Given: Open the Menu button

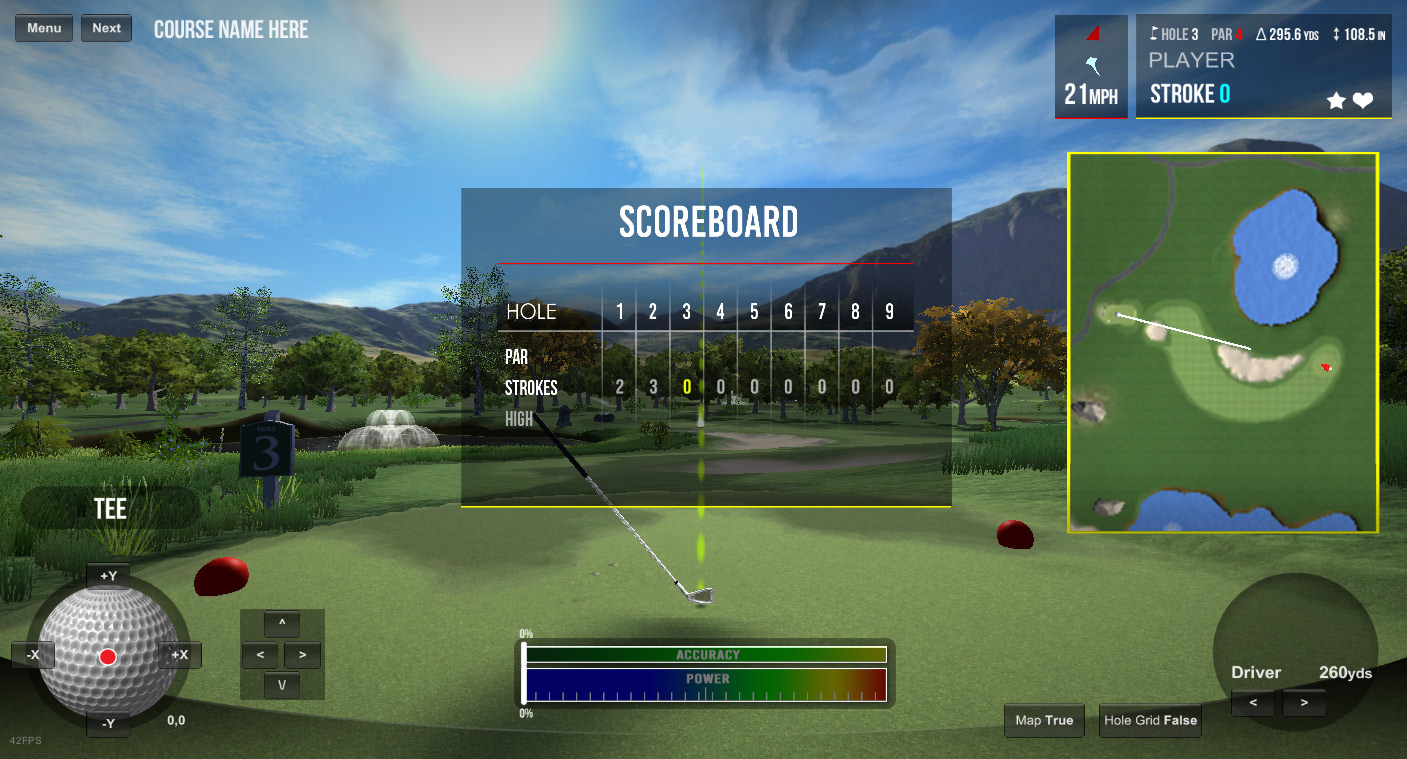Looking at the screenshot, I should tap(44, 28).
